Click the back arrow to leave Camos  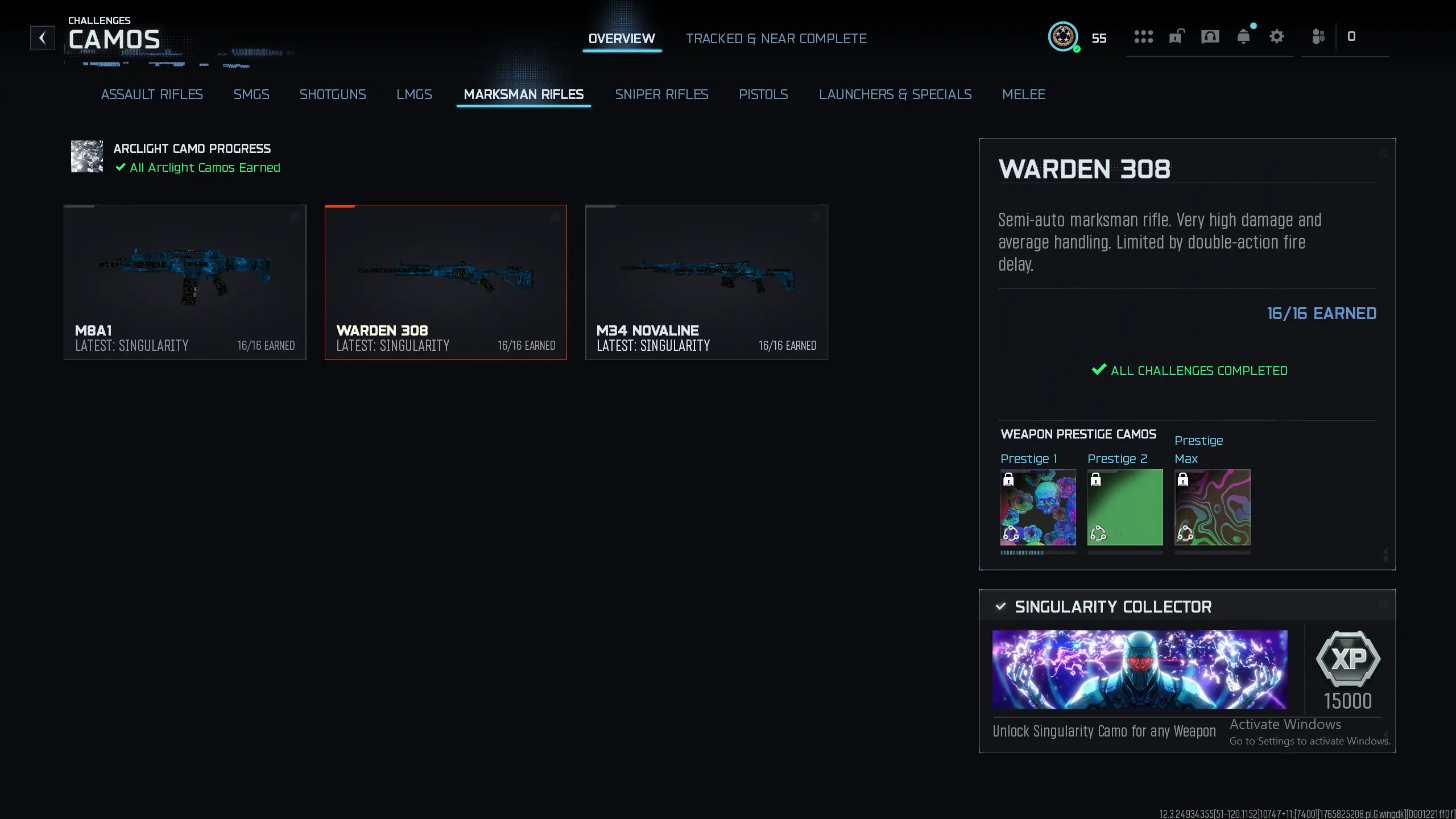pos(43,38)
